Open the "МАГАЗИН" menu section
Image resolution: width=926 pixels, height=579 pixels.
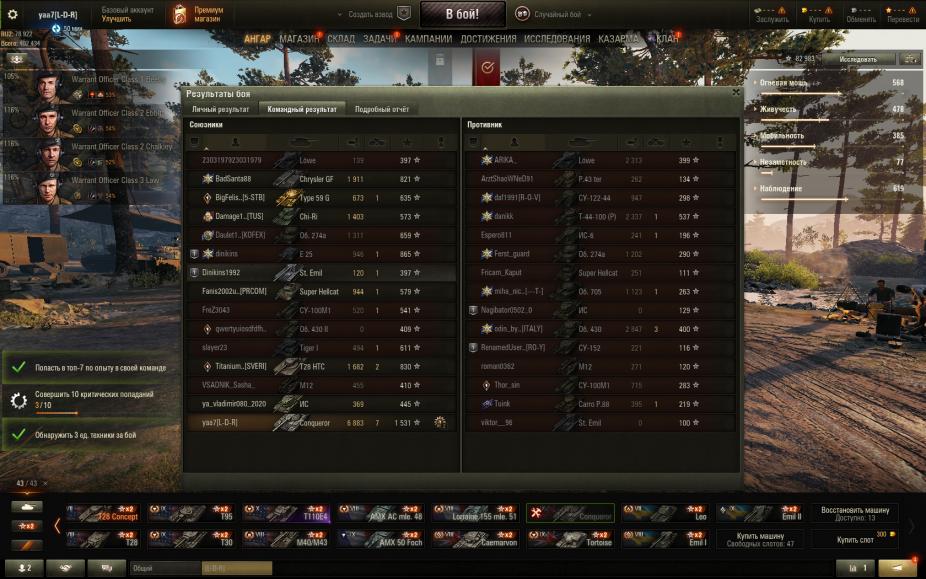click(300, 39)
